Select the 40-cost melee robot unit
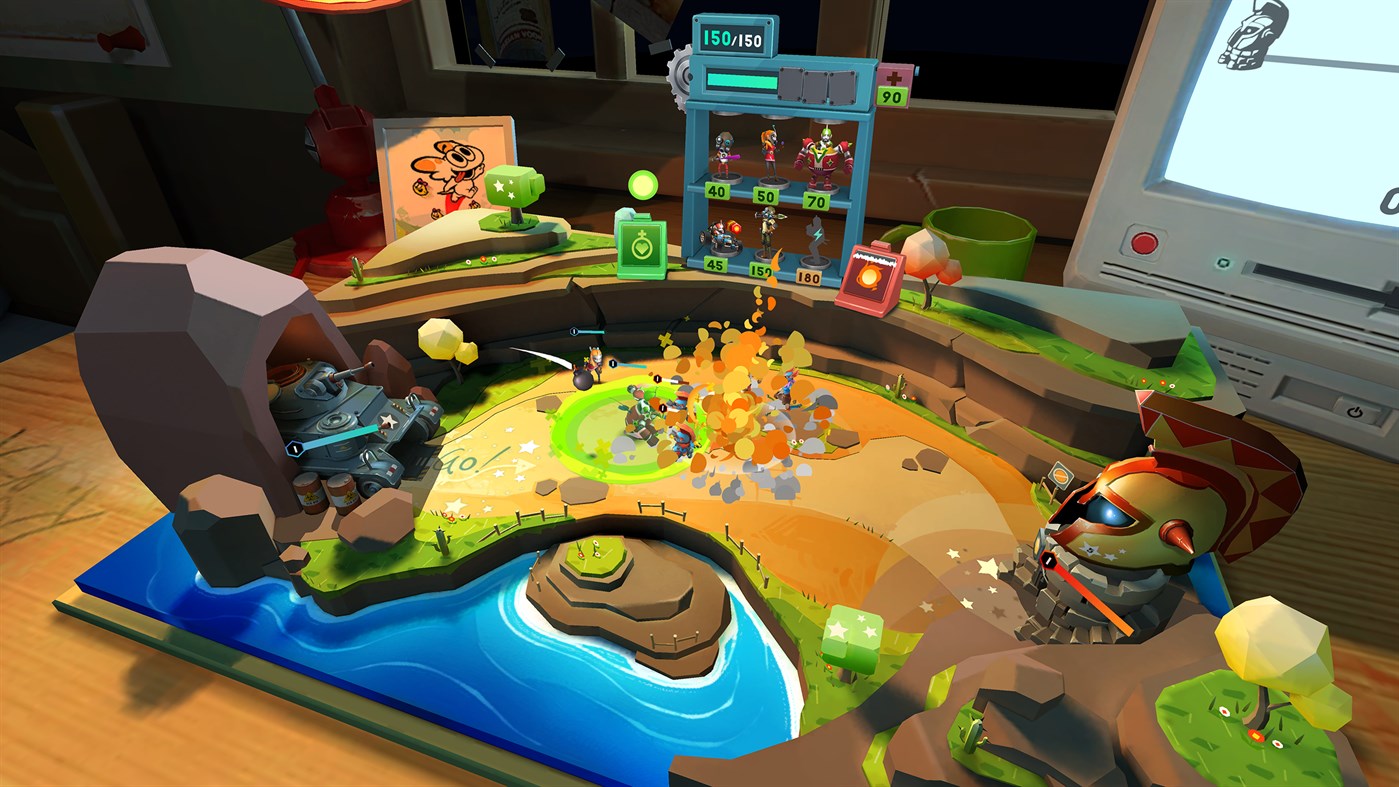This screenshot has height=787, width=1399. point(723,156)
